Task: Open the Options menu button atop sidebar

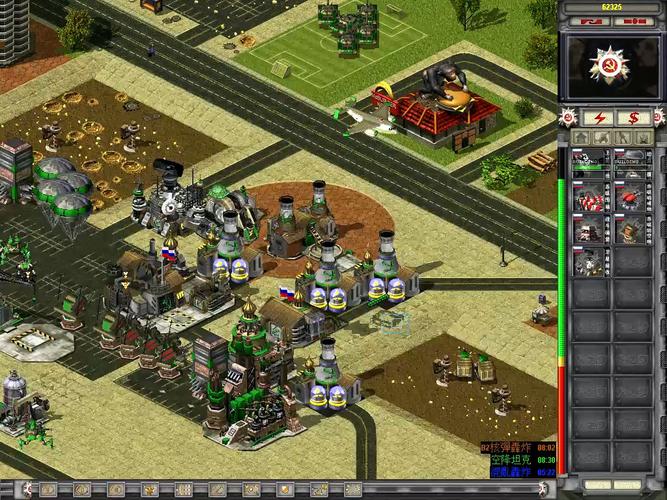Action: [590, 20]
